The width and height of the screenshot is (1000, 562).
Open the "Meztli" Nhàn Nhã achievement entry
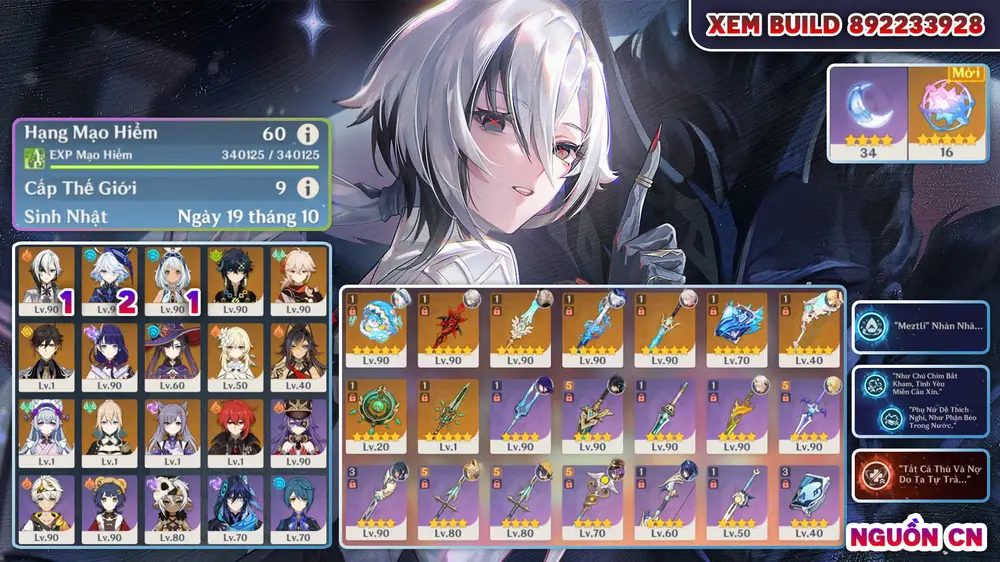coord(919,328)
